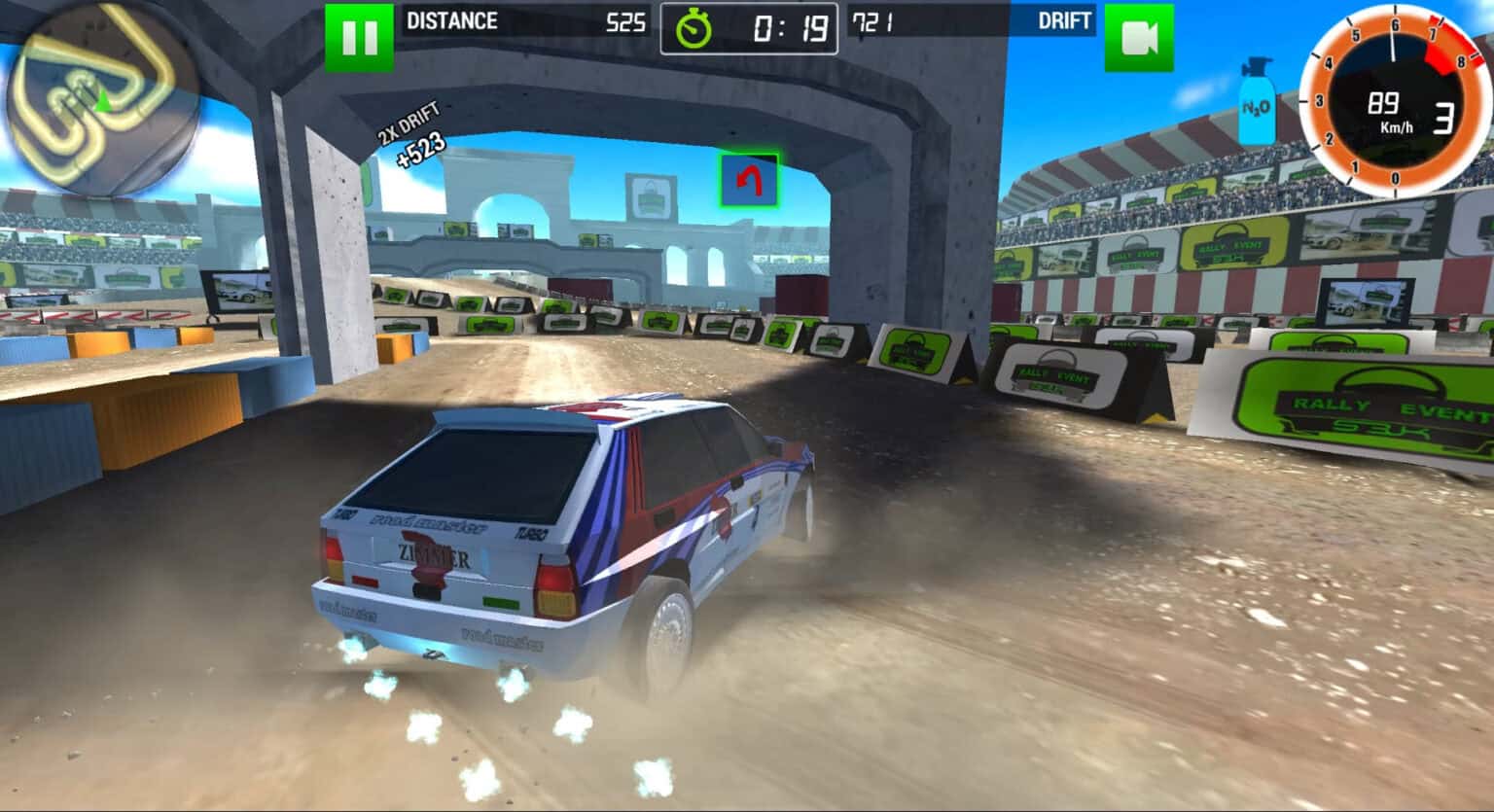1494x812 pixels.
Task: Click the gear number 3 indicator
Action: coord(1442,117)
